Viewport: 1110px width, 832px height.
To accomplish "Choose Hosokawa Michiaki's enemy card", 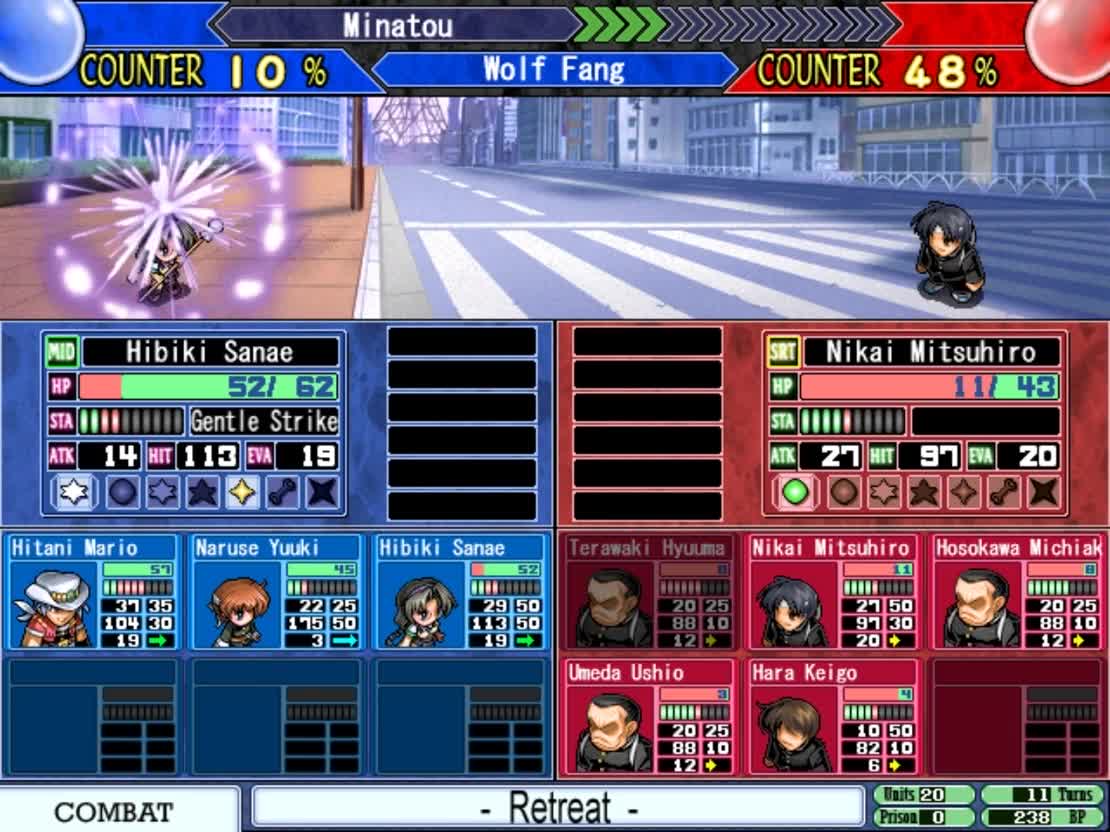I will (x=1017, y=592).
